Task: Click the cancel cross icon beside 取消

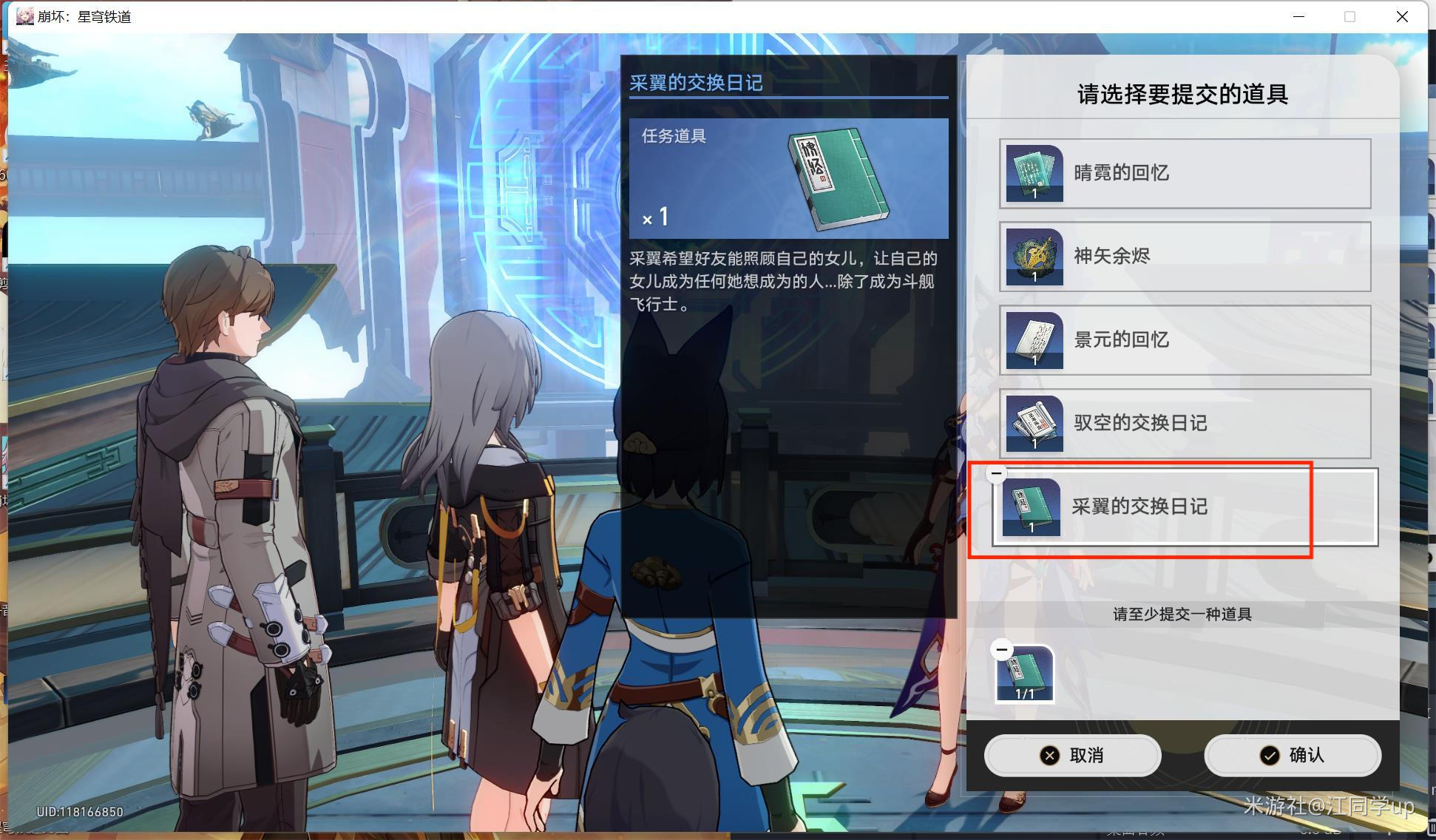Action: click(1050, 756)
